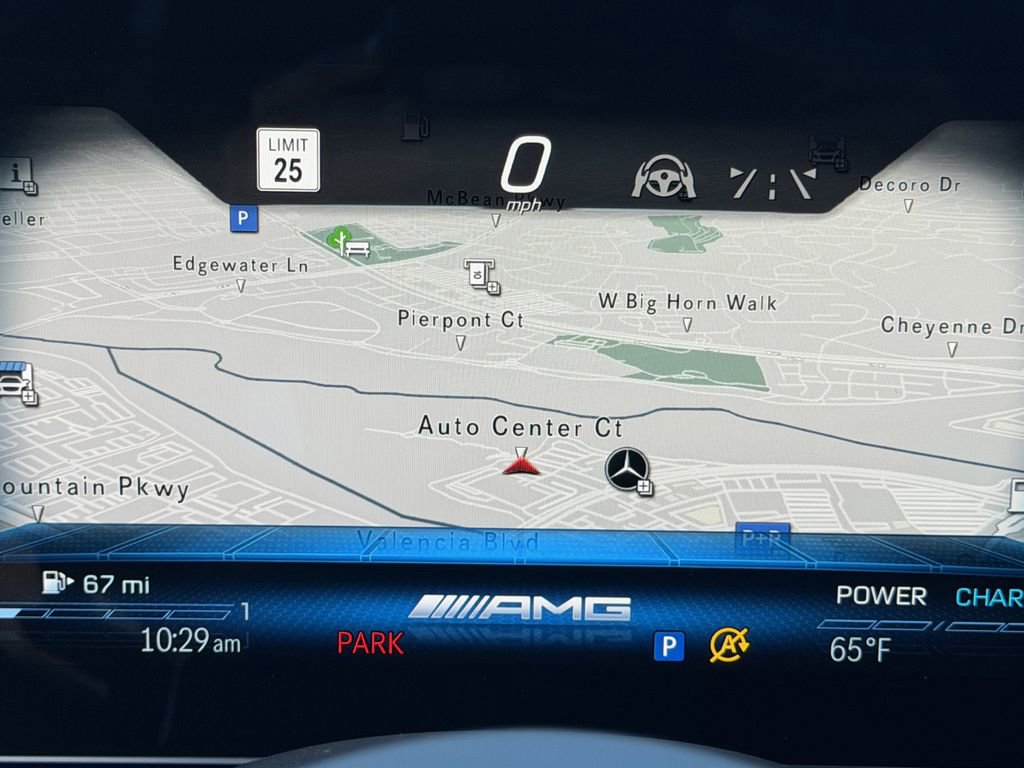Open the blue parking marker near Edgewater Ln
The image size is (1024, 768).
click(x=243, y=218)
